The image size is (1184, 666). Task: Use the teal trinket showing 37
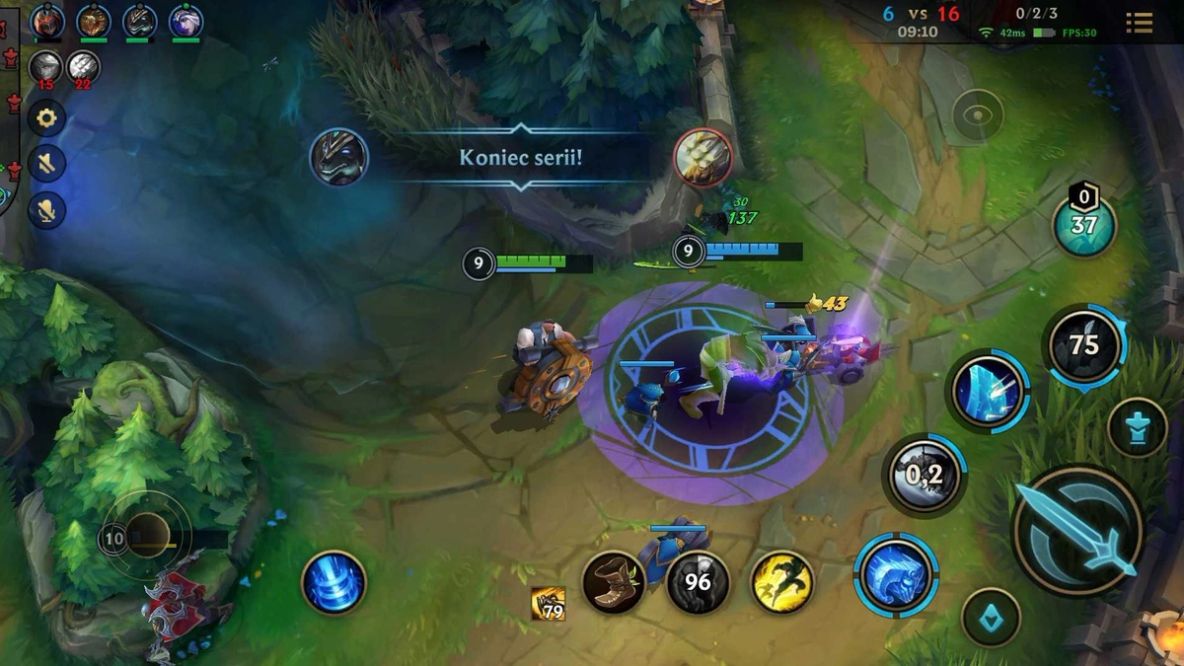pos(1084,225)
